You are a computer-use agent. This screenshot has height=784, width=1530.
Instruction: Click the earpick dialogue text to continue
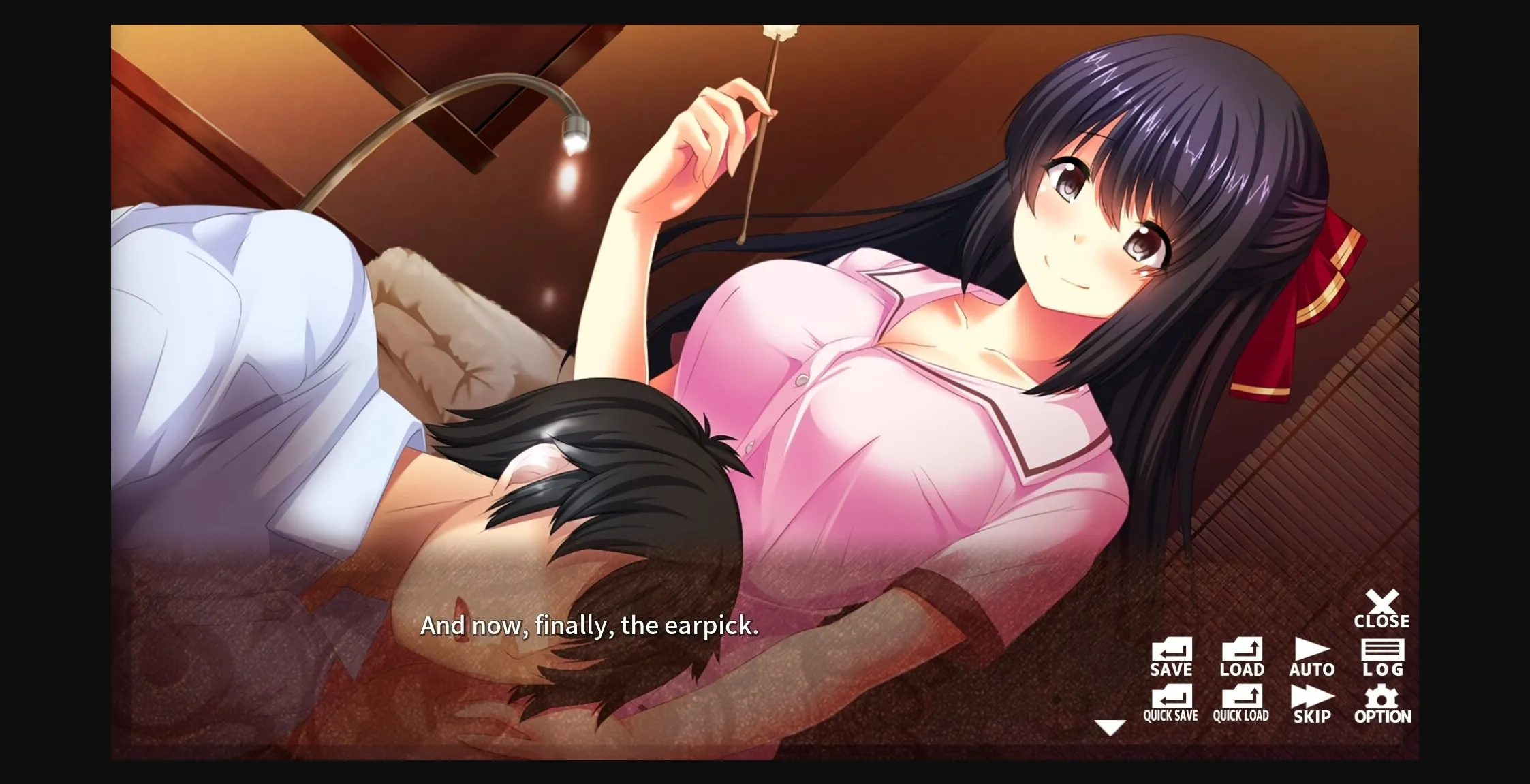[591, 627]
